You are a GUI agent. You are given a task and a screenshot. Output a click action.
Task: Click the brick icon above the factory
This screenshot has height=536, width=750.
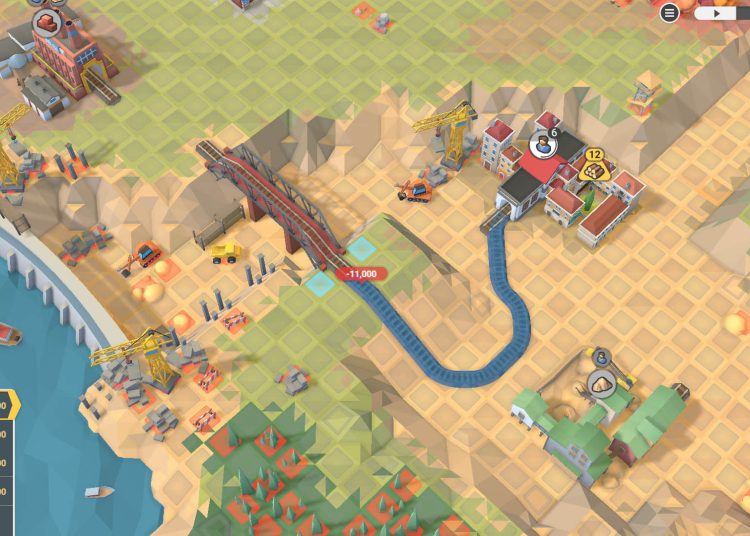pyautogui.click(x=45, y=21)
